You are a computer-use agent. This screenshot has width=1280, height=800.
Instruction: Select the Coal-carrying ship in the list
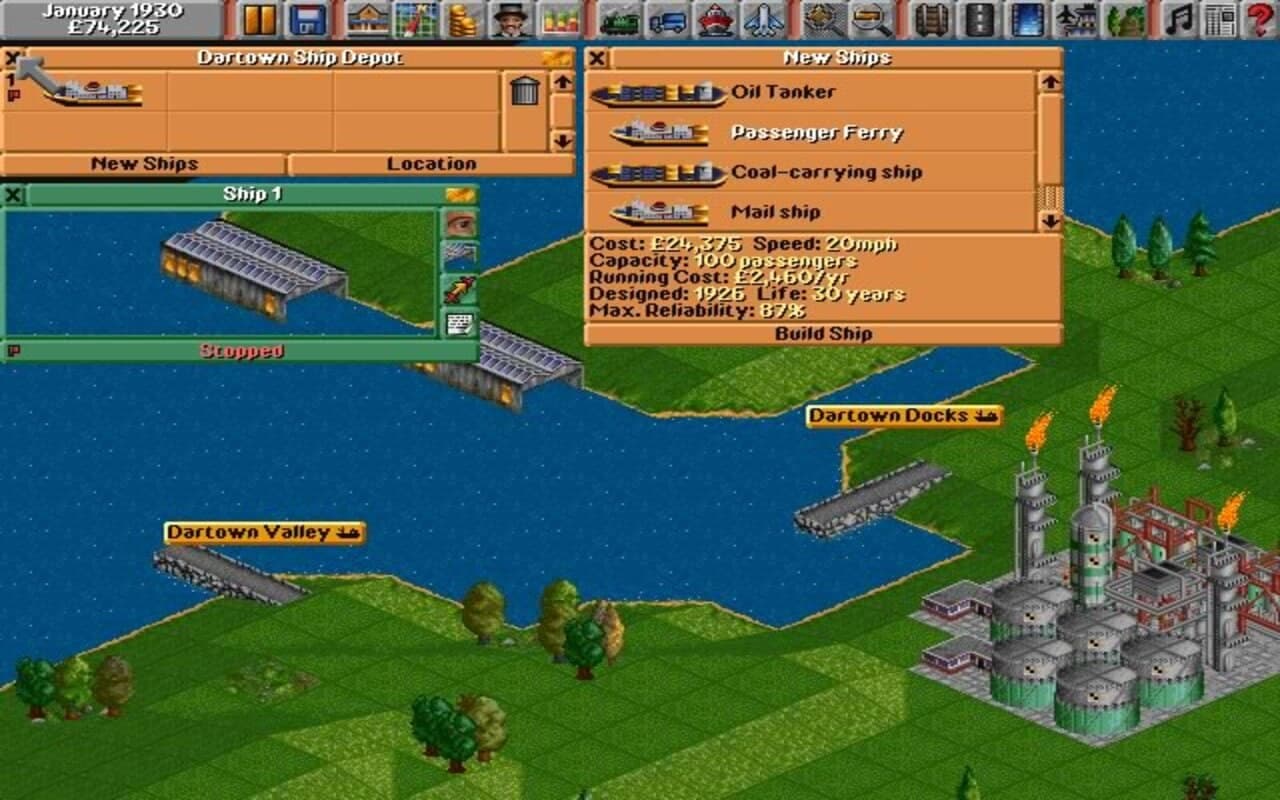826,172
